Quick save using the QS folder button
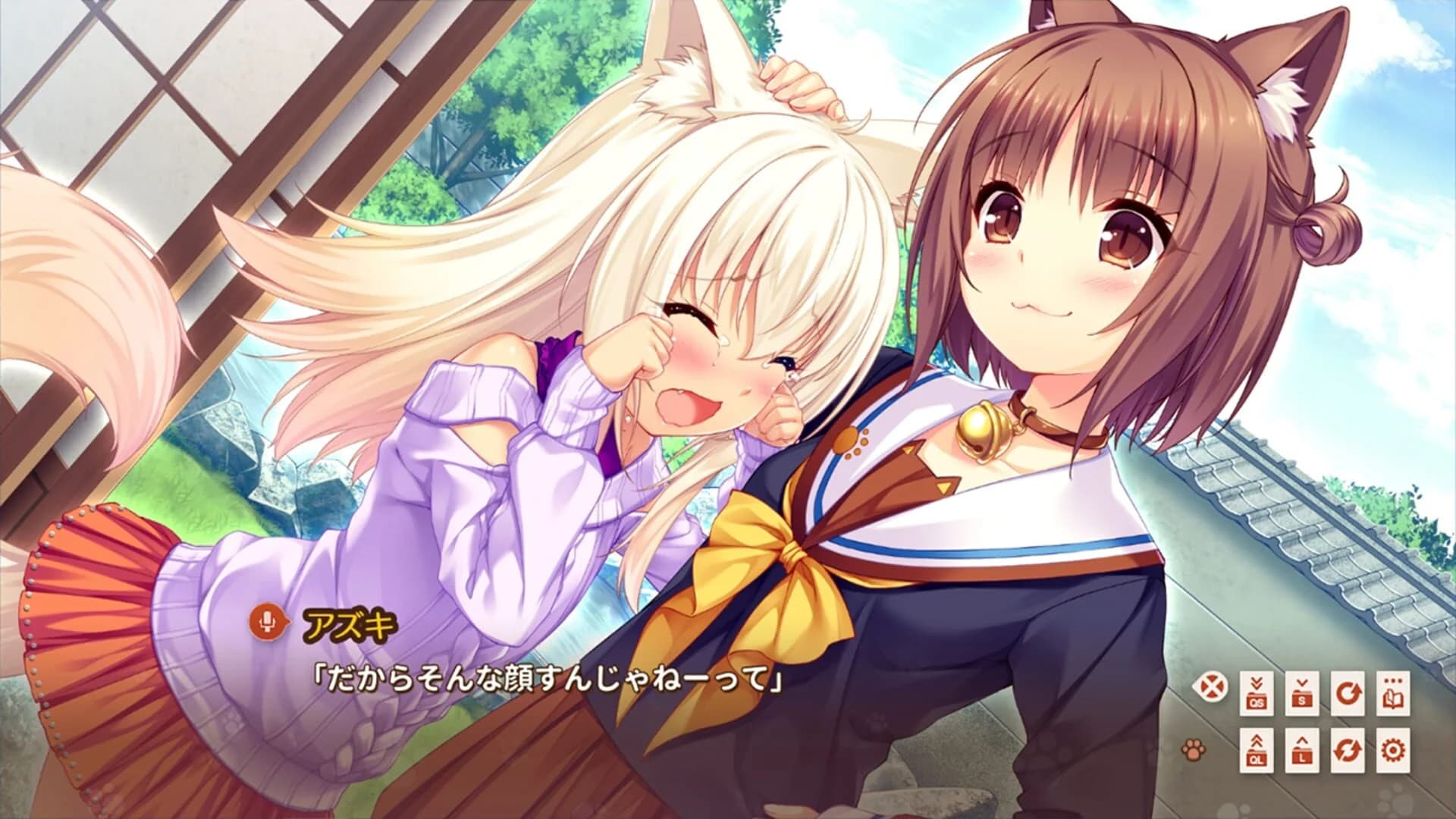Screen dimensions: 1456x819 click(1257, 693)
